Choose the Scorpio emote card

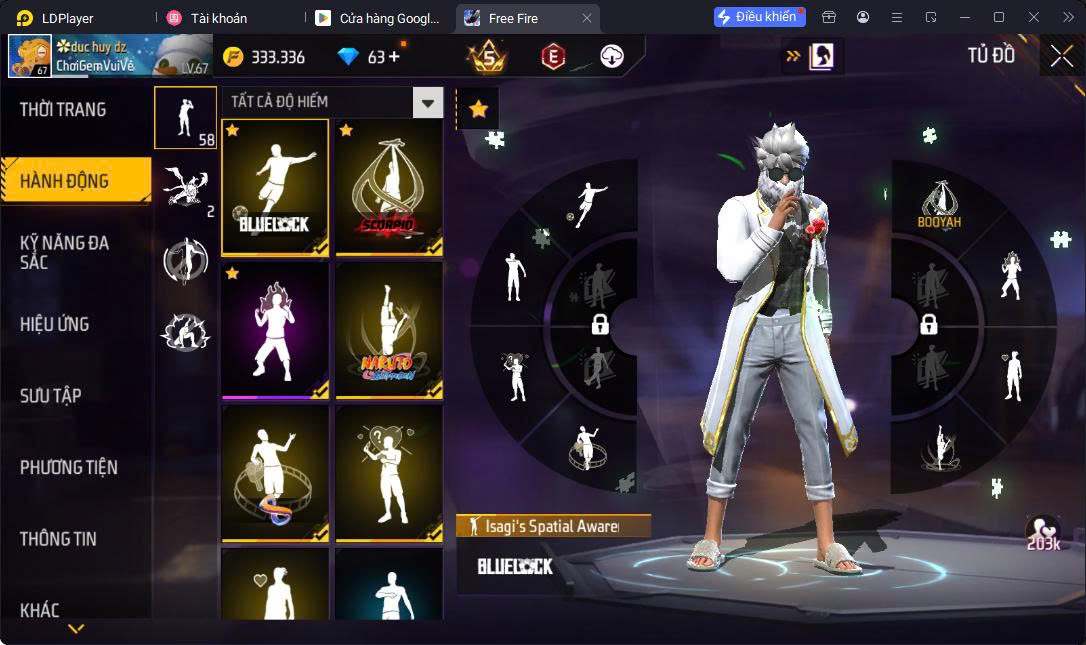point(389,187)
